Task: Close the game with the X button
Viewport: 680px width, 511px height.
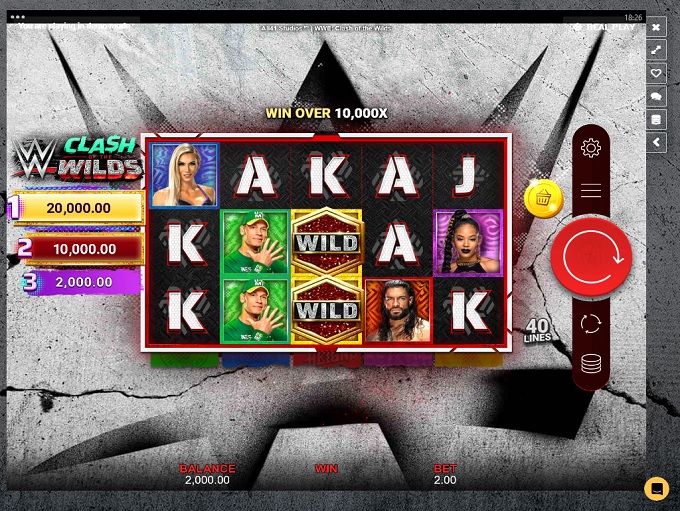Action: pos(657,27)
